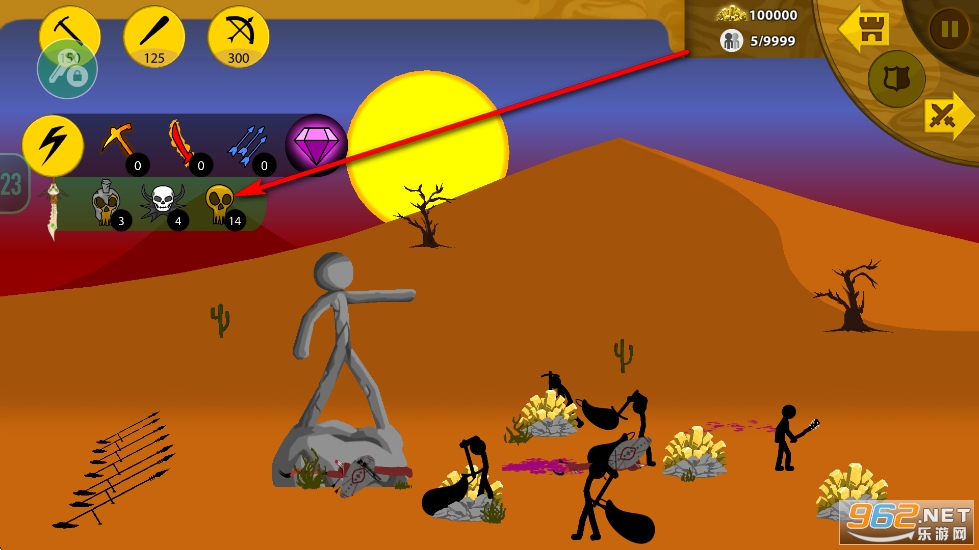The image size is (979, 550).
Task: Select the bone dagger icon
Action: pos(53,208)
